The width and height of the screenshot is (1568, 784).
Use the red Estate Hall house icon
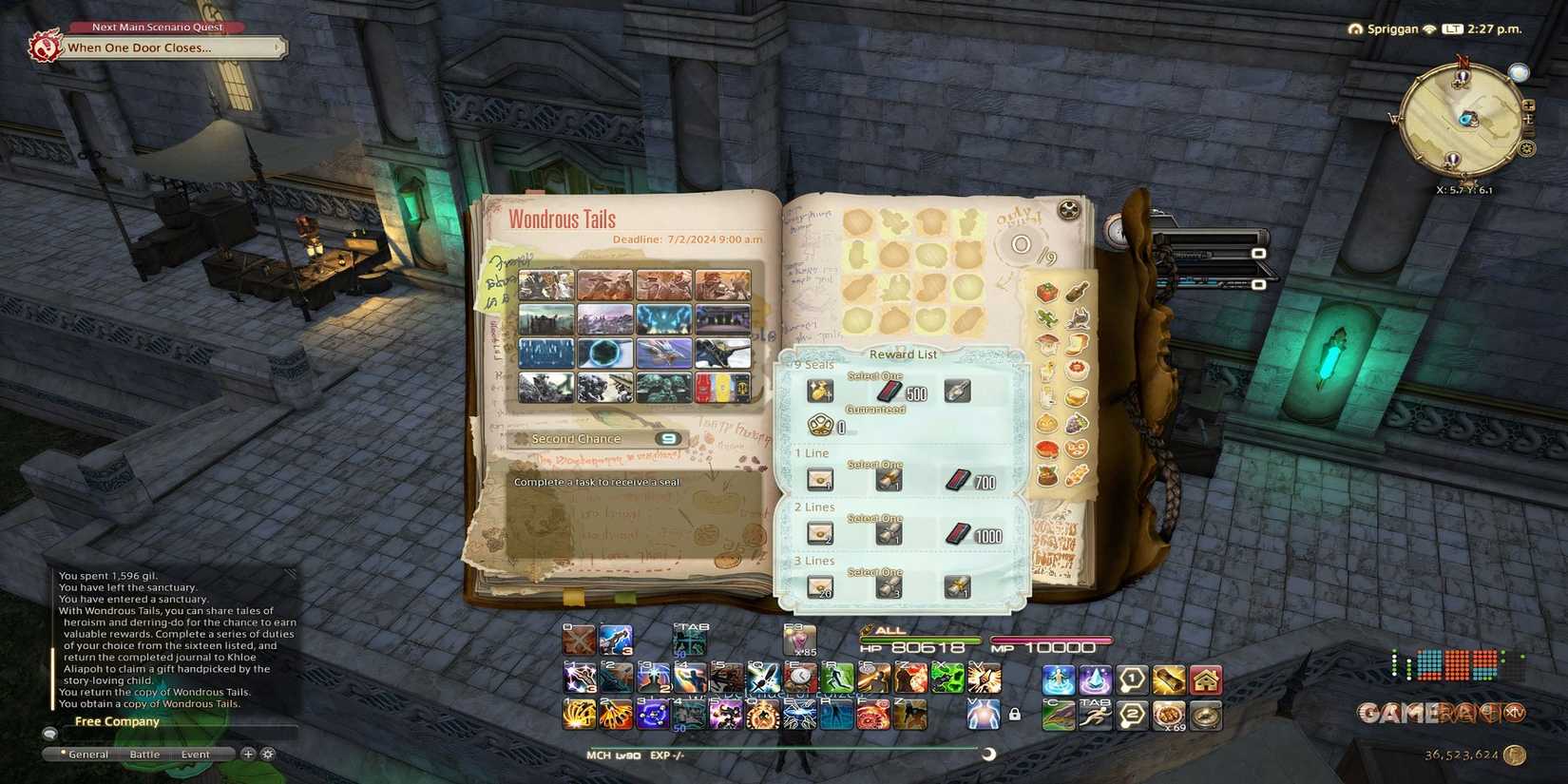click(x=1207, y=680)
